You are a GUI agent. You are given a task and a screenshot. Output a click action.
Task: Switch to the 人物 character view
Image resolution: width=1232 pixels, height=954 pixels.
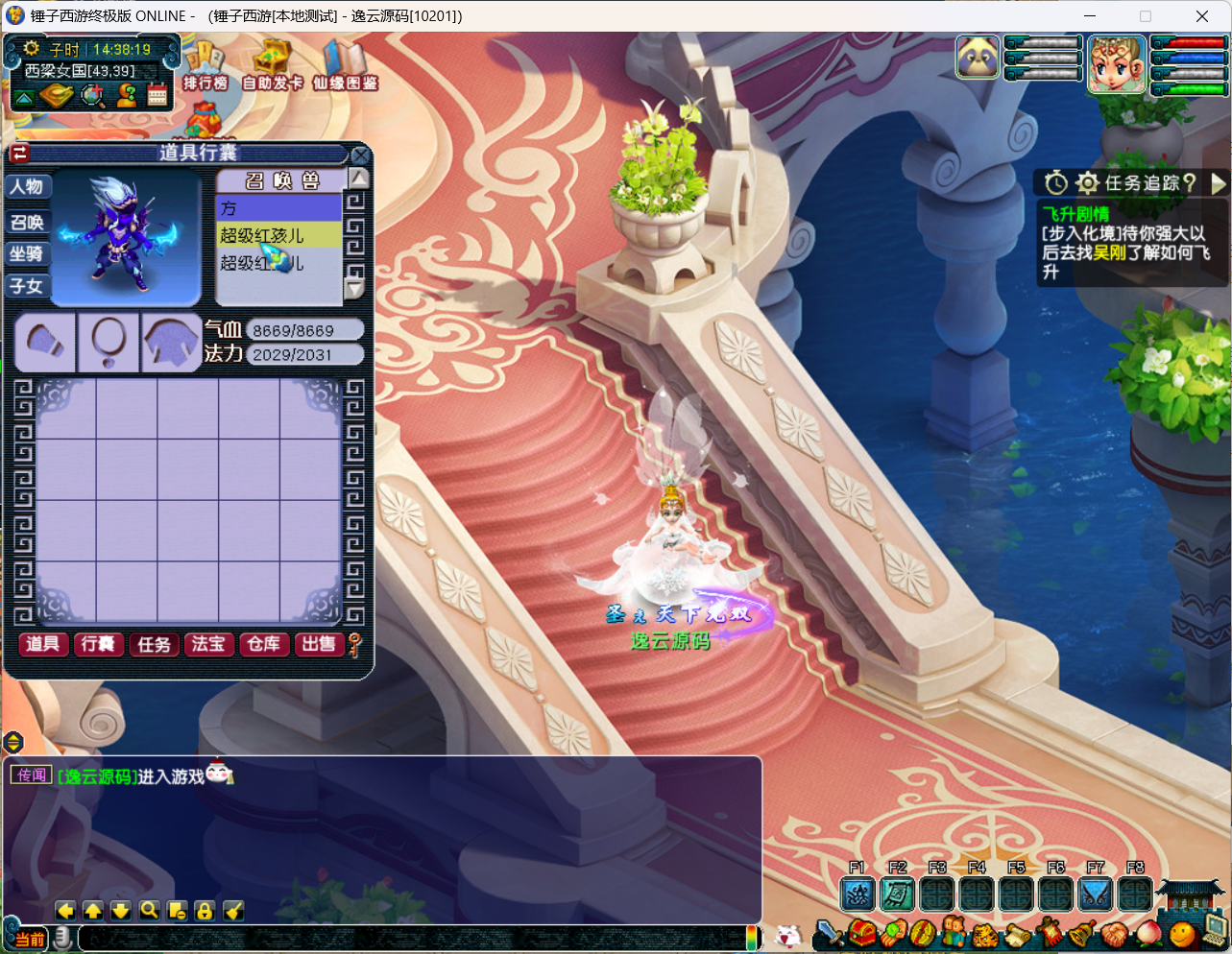[27, 187]
